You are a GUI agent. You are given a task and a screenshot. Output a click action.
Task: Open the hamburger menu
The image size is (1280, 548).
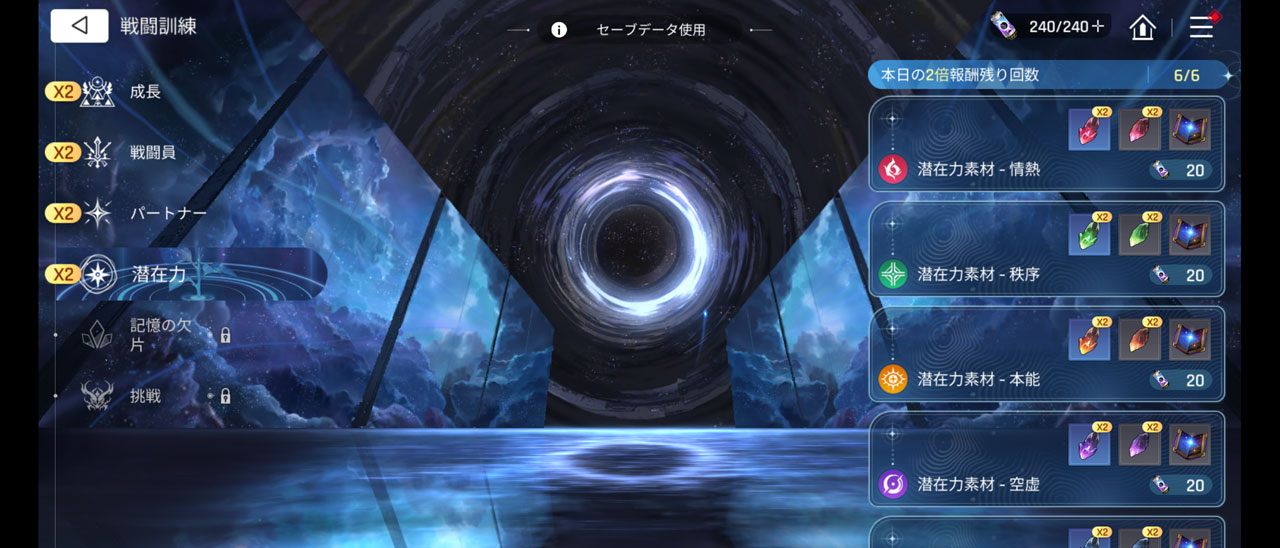coord(1201,27)
